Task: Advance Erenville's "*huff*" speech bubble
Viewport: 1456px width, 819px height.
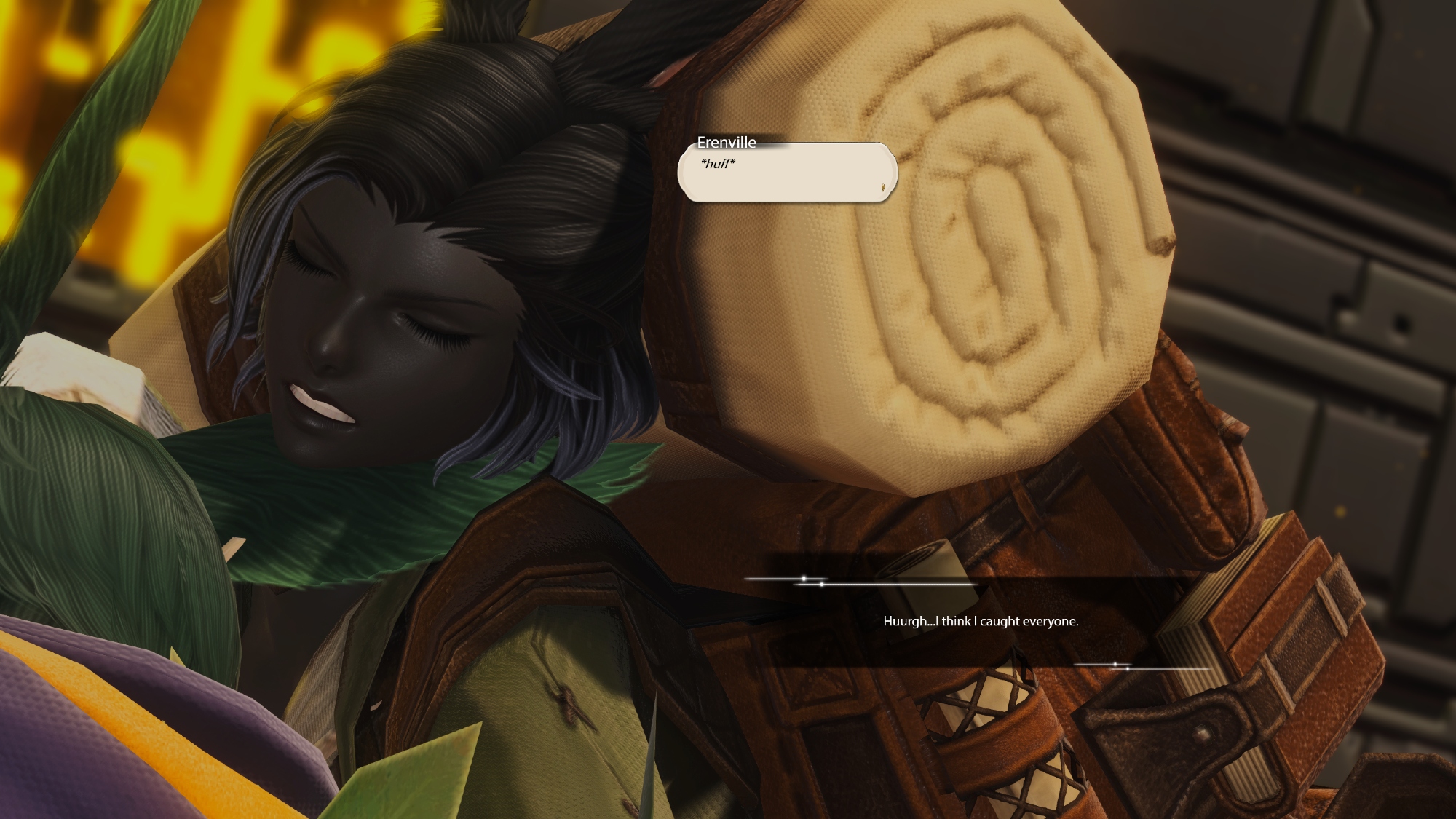Action: 786,173
